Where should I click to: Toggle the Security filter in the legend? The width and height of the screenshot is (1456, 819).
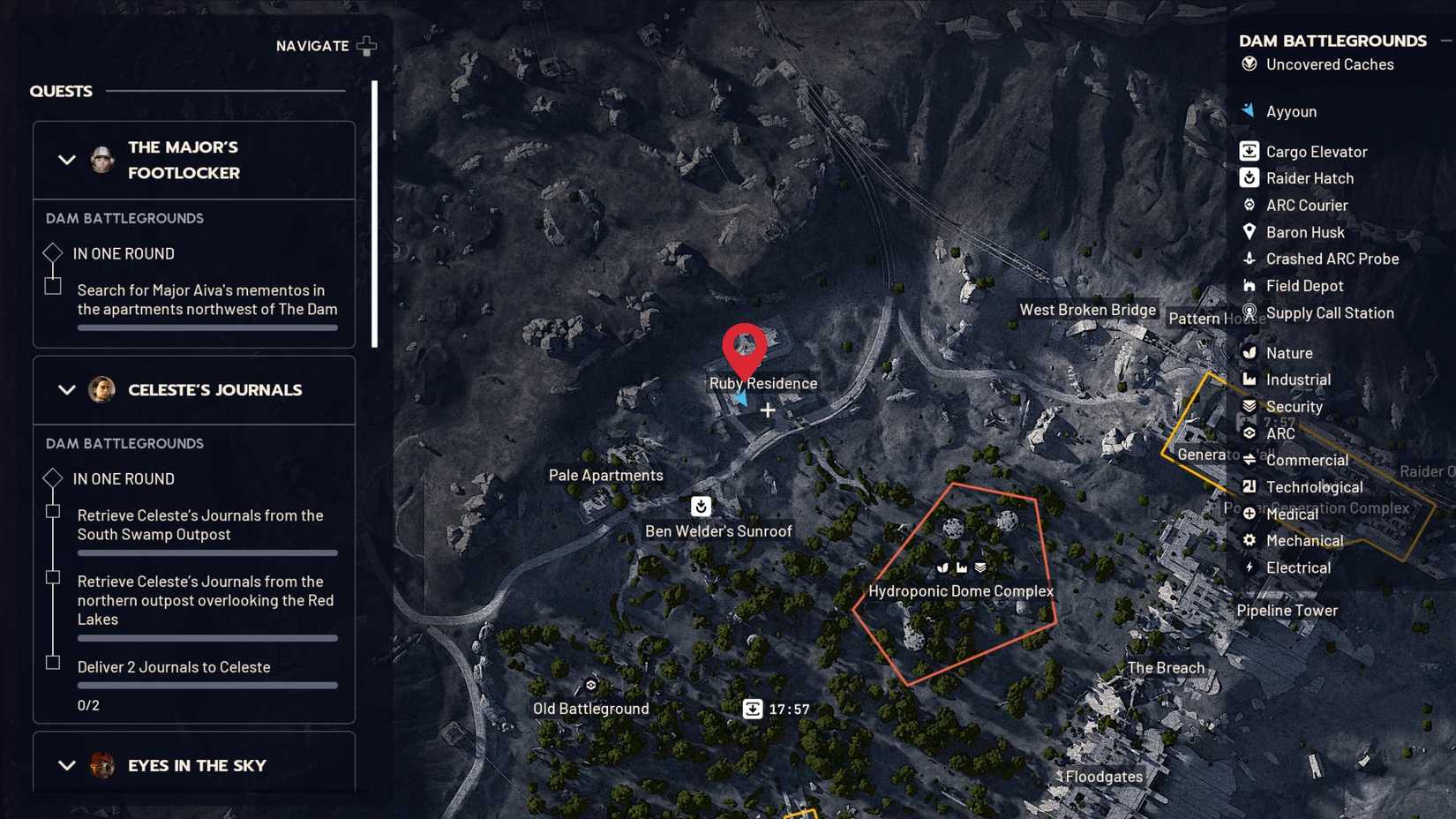(1249, 406)
